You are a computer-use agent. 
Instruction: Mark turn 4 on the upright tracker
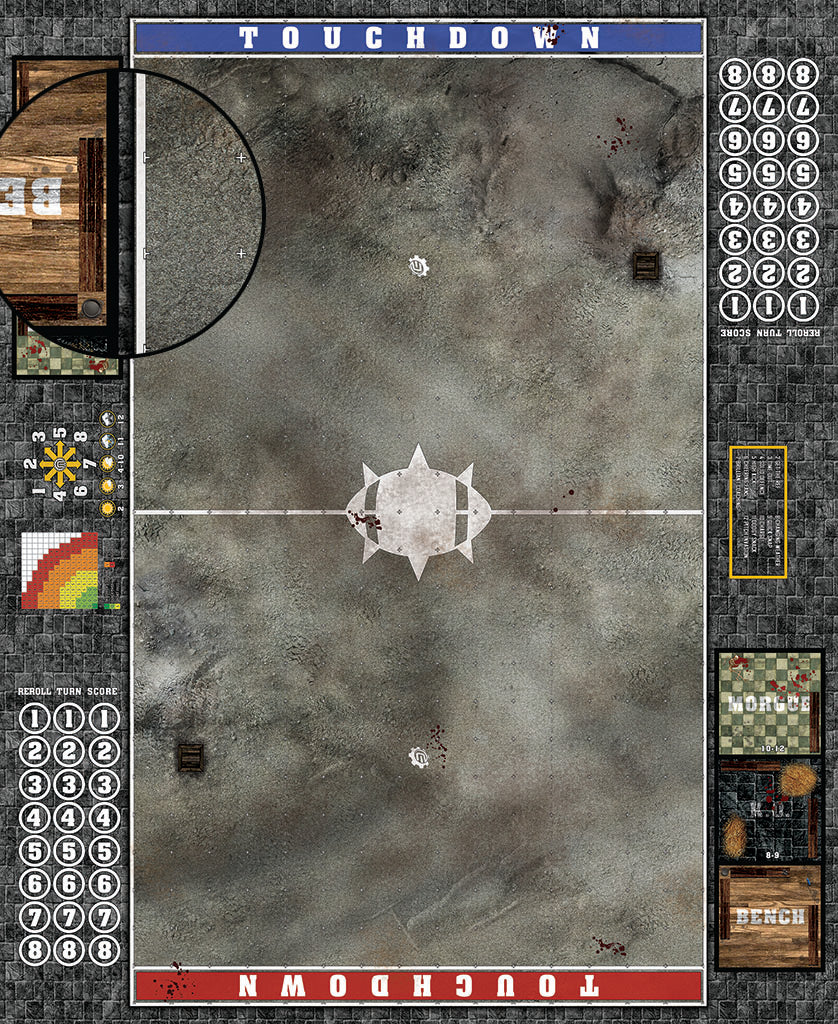[x=69, y=818]
